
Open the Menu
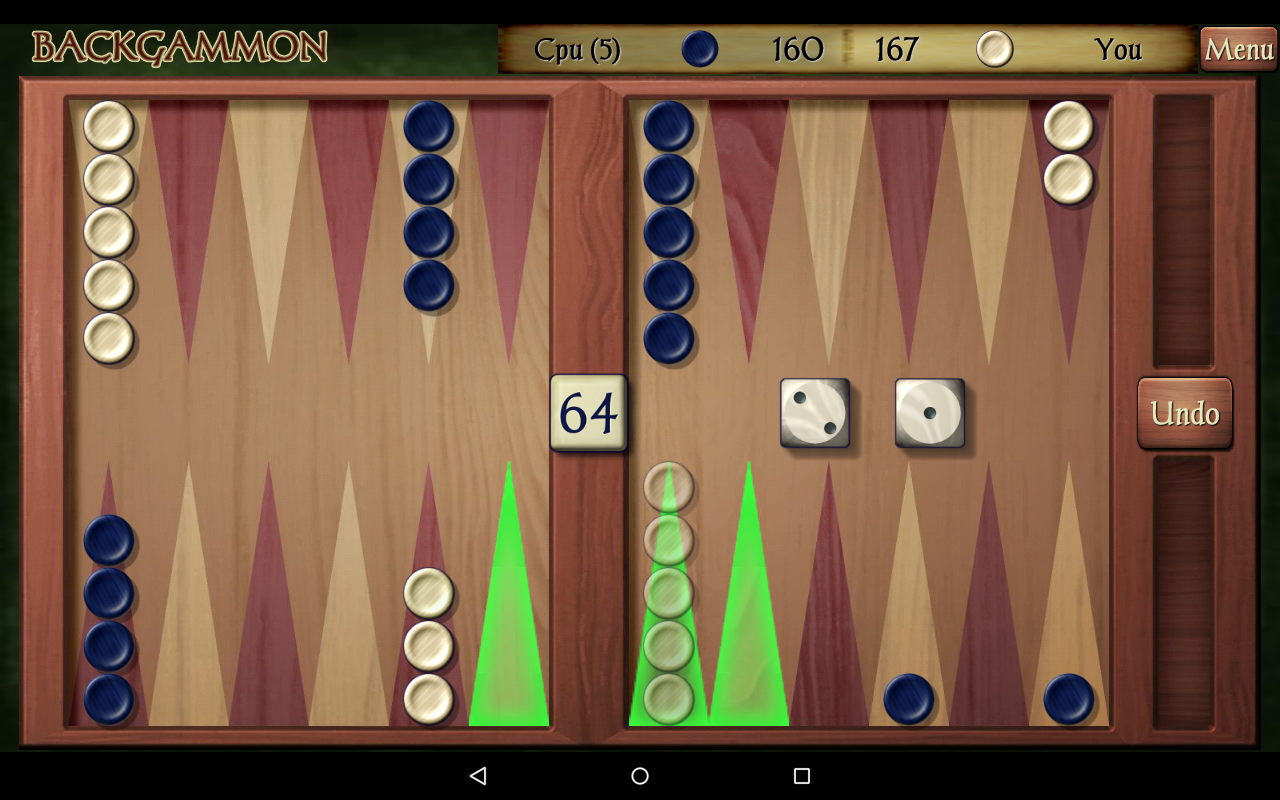pos(1239,48)
